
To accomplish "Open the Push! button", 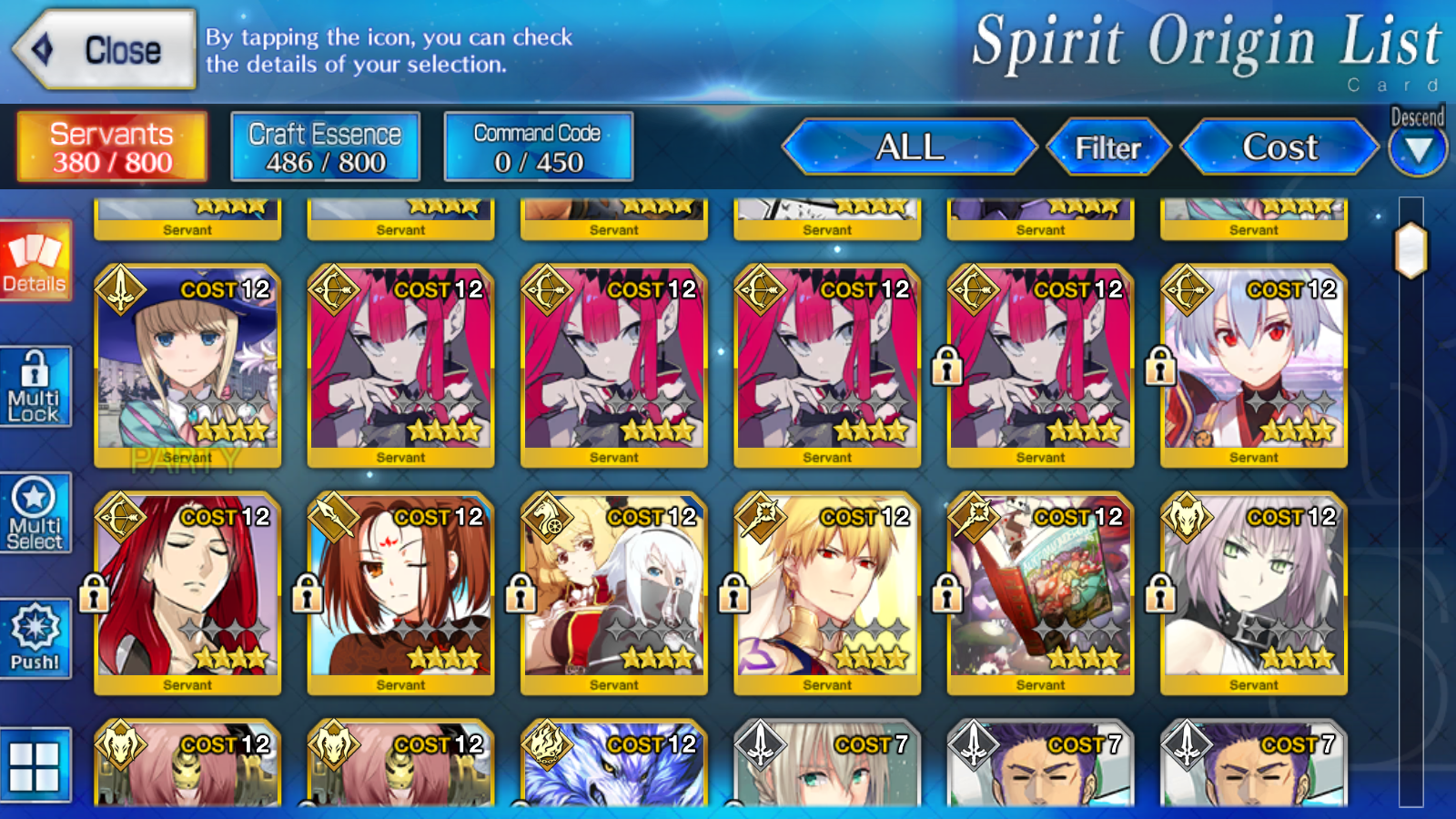I will (x=35, y=639).
